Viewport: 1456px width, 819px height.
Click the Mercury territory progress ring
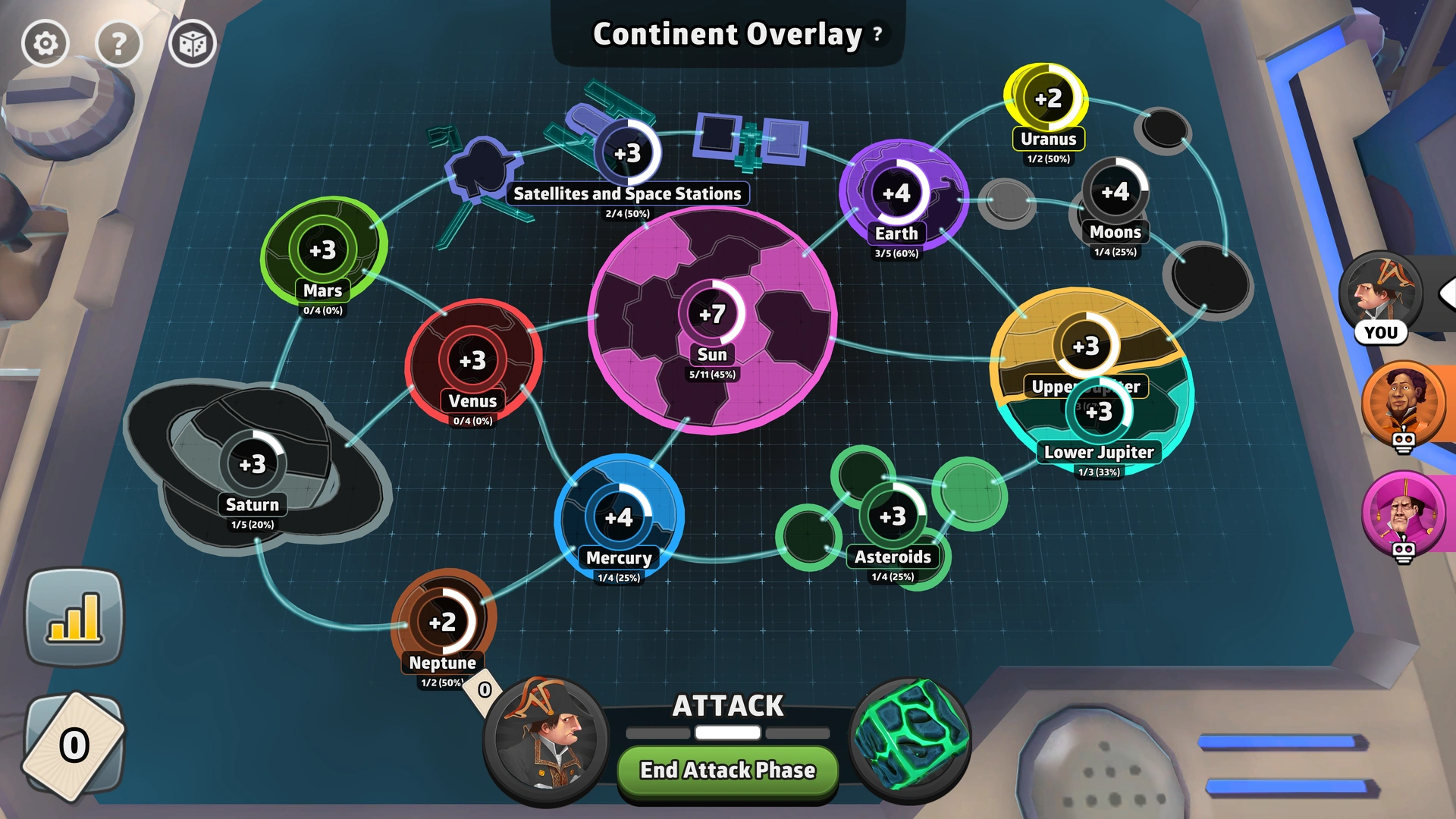coord(621,516)
